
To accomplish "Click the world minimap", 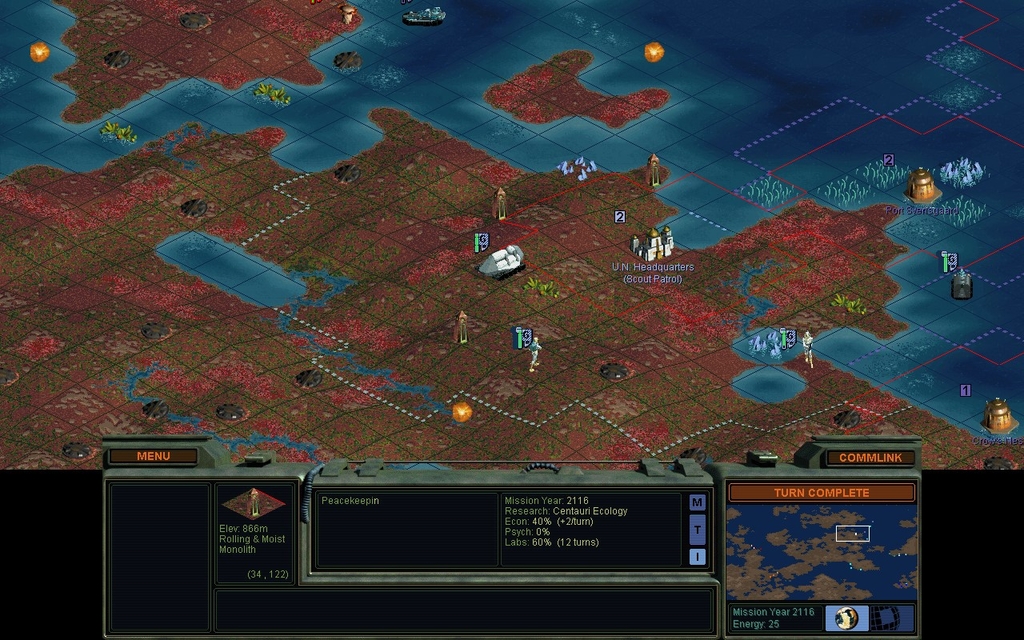I will click(821, 552).
